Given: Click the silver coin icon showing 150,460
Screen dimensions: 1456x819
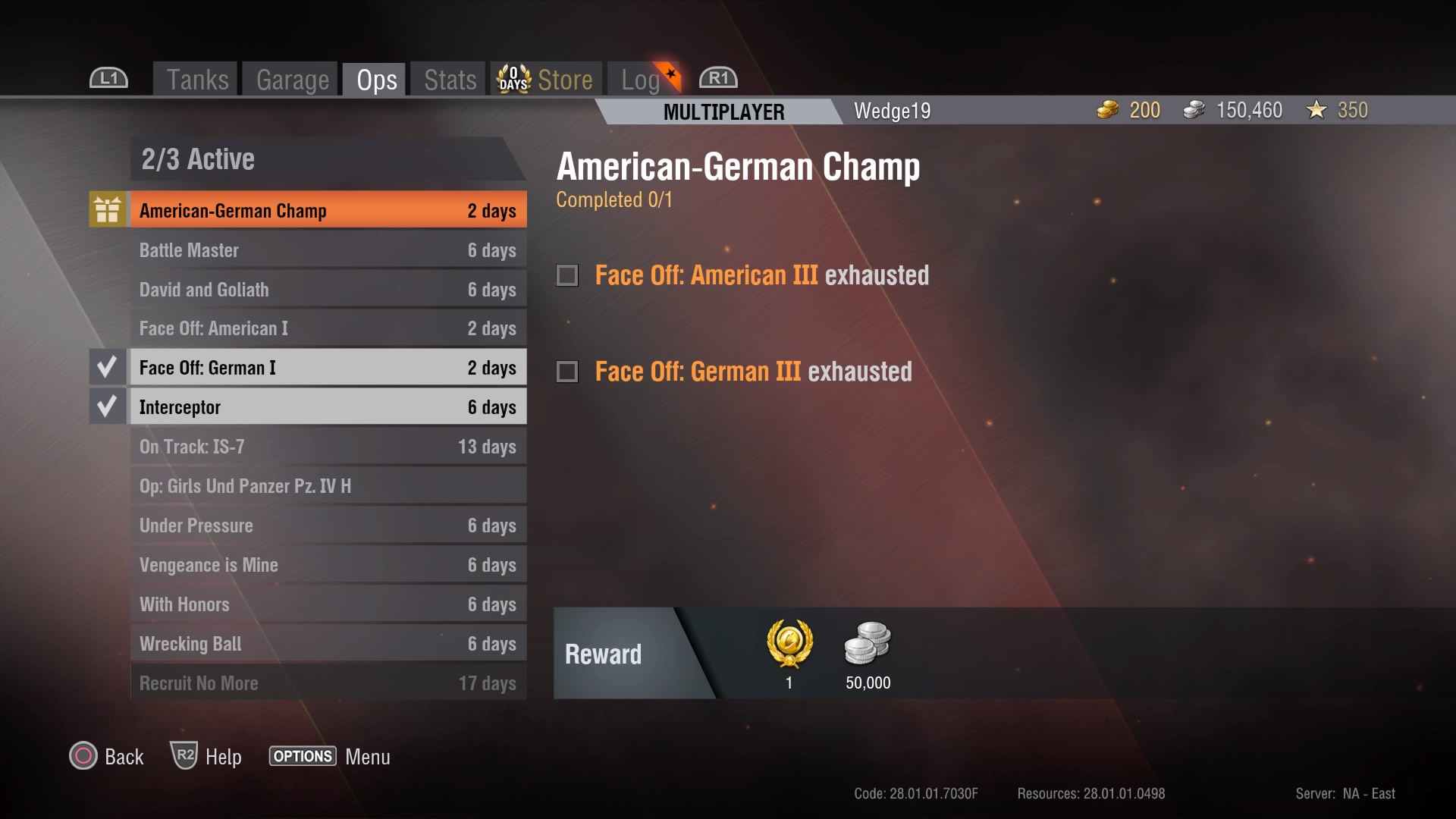Looking at the screenshot, I should pyautogui.click(x=1194, y=110).
